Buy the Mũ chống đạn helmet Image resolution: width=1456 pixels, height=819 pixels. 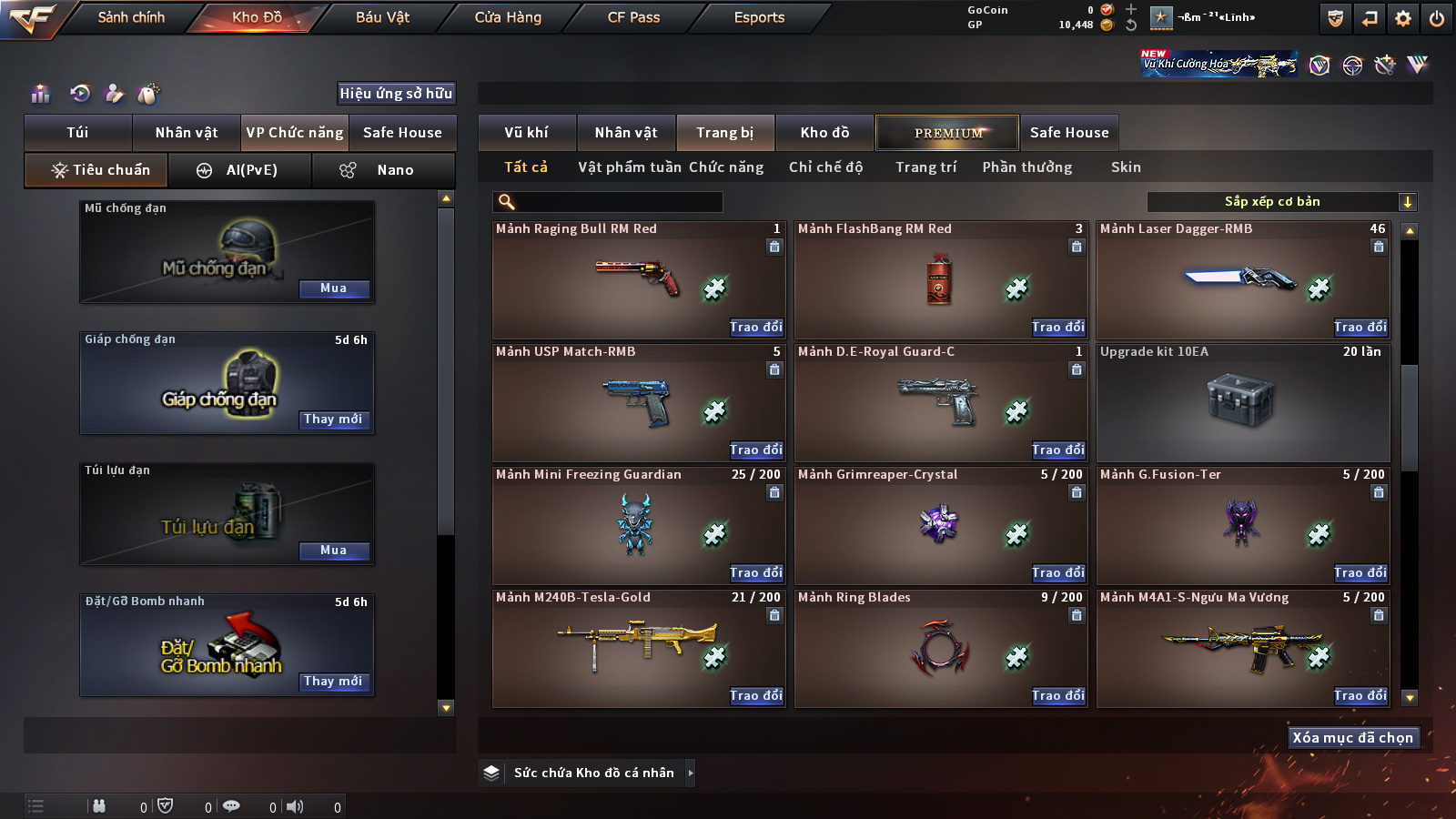333,288
